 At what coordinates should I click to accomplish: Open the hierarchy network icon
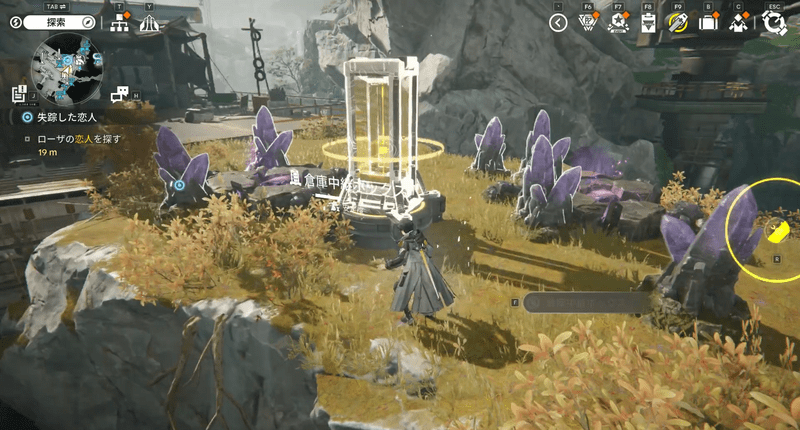pos(121,23)
